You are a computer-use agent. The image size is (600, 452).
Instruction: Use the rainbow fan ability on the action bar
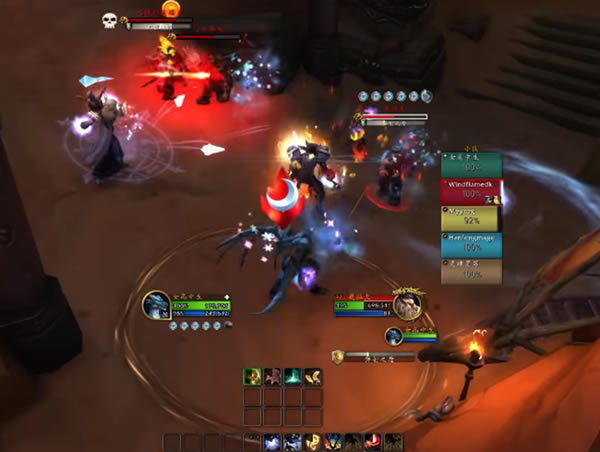pyautogui.click(x=333, y=442)
